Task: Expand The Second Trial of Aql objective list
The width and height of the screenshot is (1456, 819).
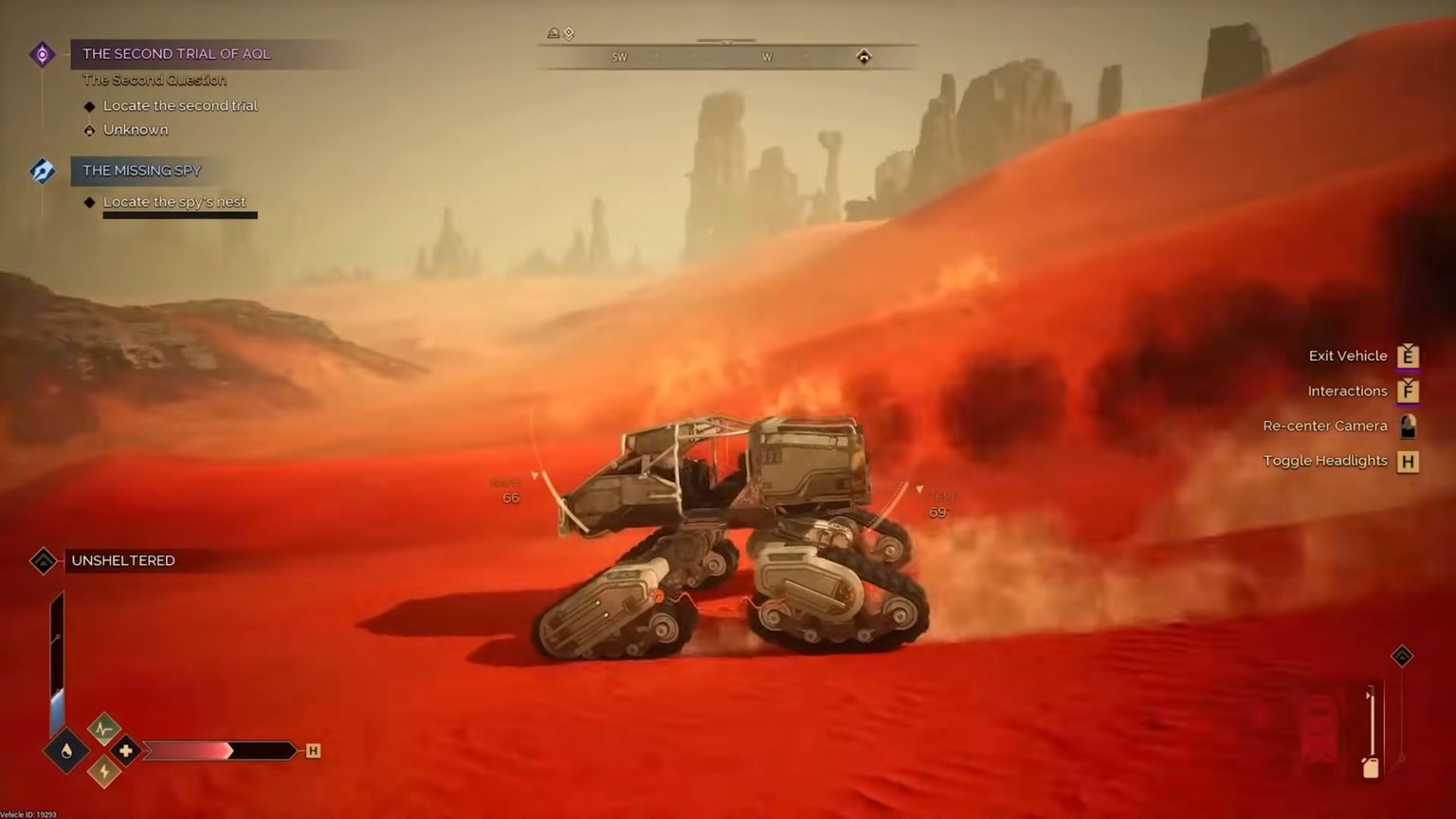Action: (x=42, y=54)
